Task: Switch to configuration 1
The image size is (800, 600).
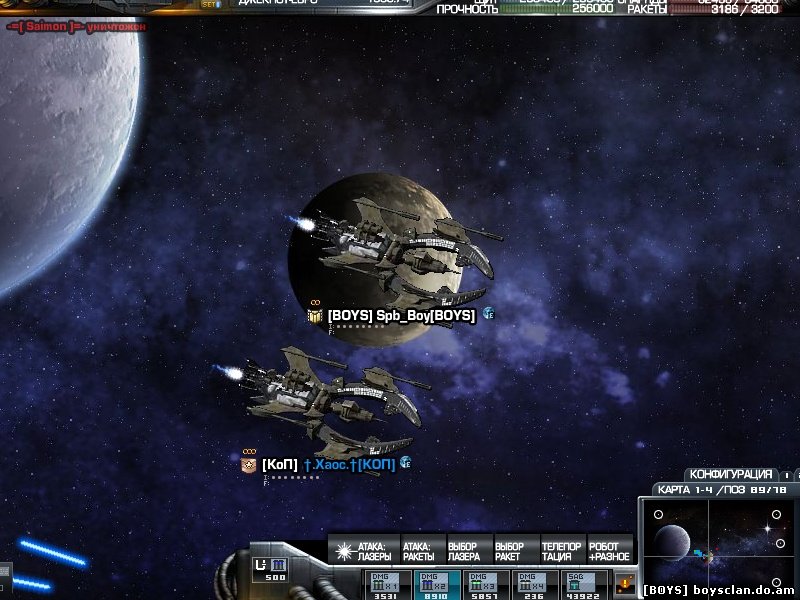Action: (x=786, y=475)
